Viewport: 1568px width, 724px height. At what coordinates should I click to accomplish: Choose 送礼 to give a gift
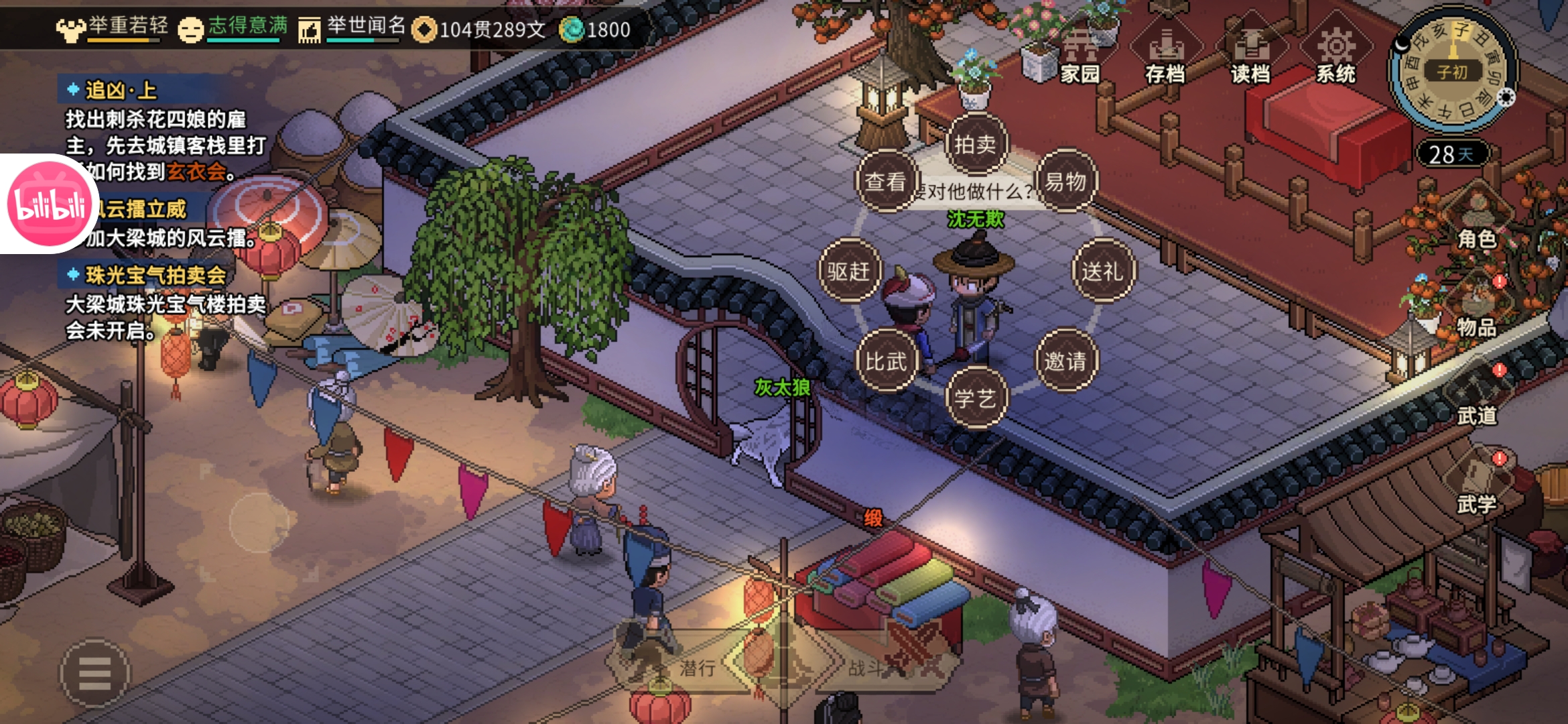point(1102,271)
